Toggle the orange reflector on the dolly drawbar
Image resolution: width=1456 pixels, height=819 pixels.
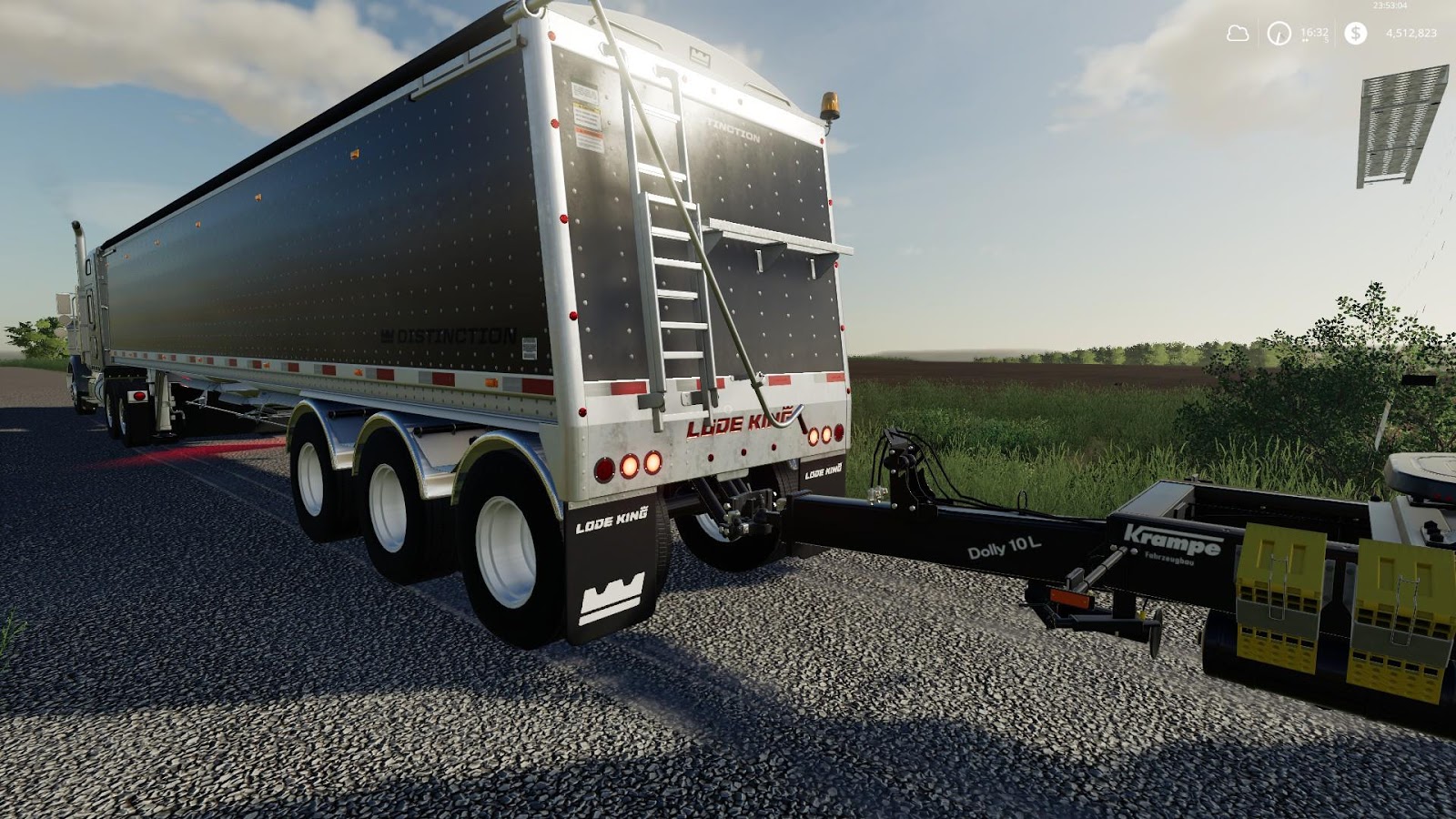click(1068, 596)
